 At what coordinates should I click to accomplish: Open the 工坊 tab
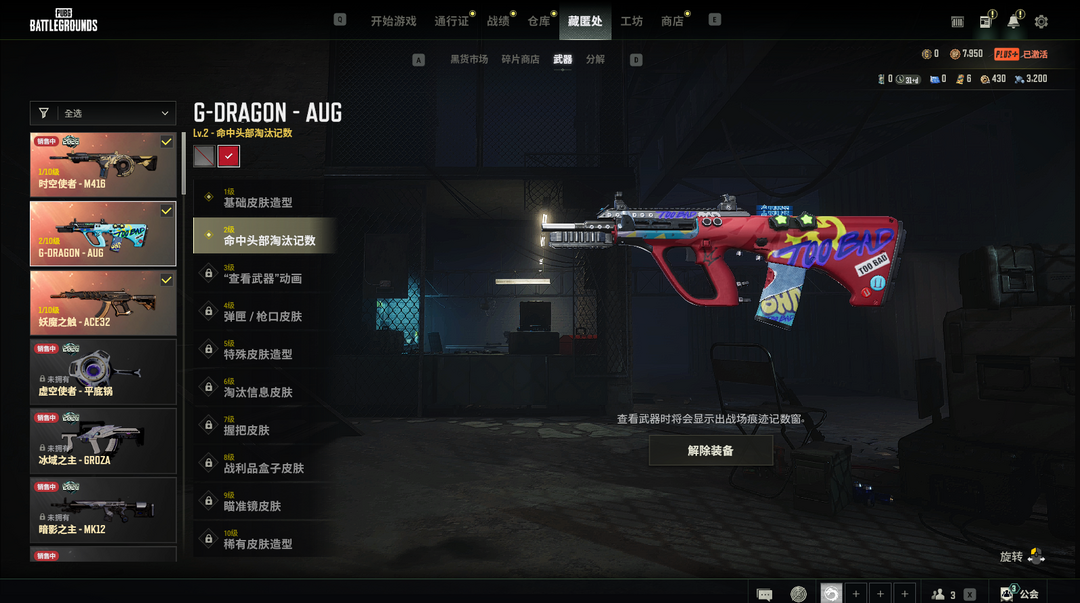click(631, 21)
